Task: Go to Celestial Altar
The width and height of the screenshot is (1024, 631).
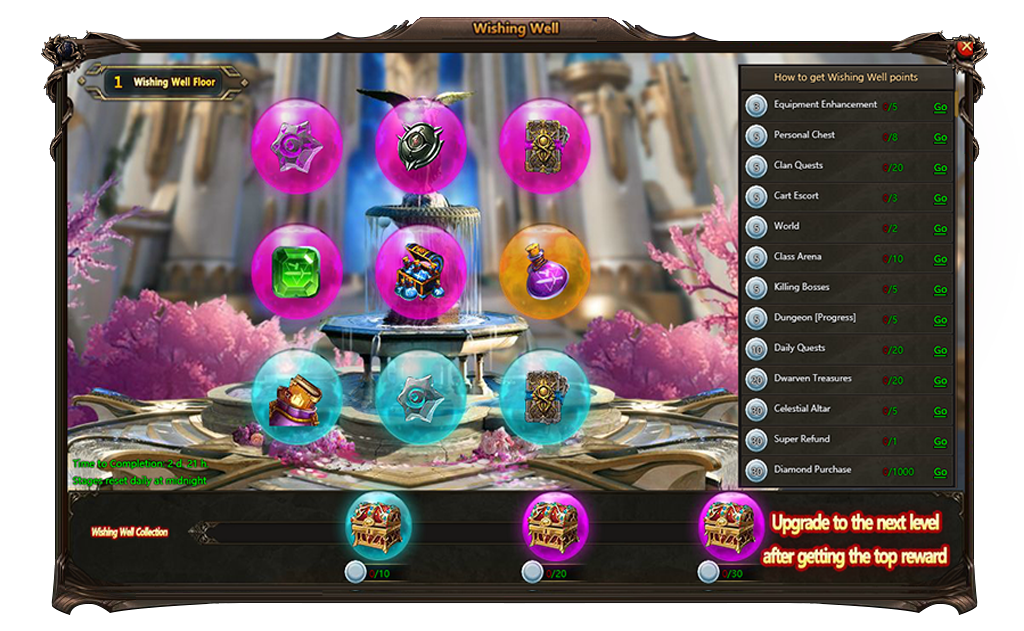Action: pos(940,411)
